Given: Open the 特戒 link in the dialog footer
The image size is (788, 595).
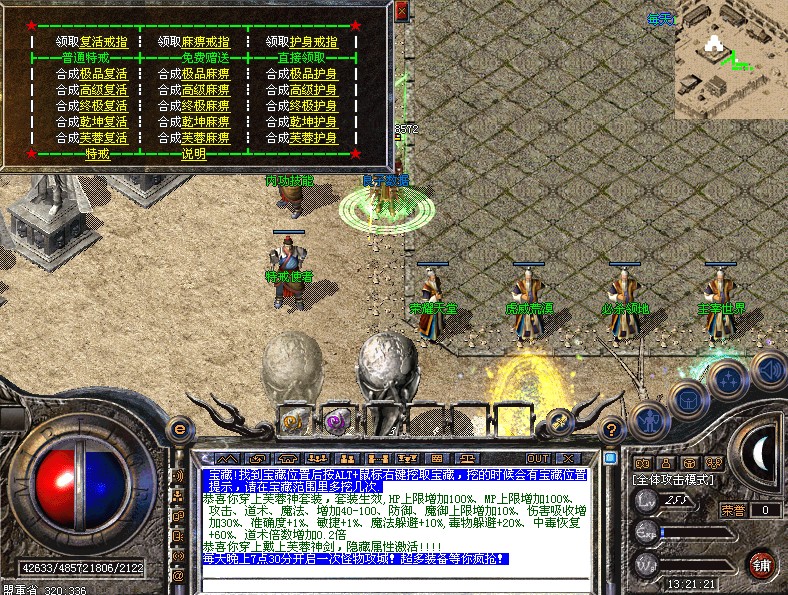Looking at the screenshot, I should [97, 154].
